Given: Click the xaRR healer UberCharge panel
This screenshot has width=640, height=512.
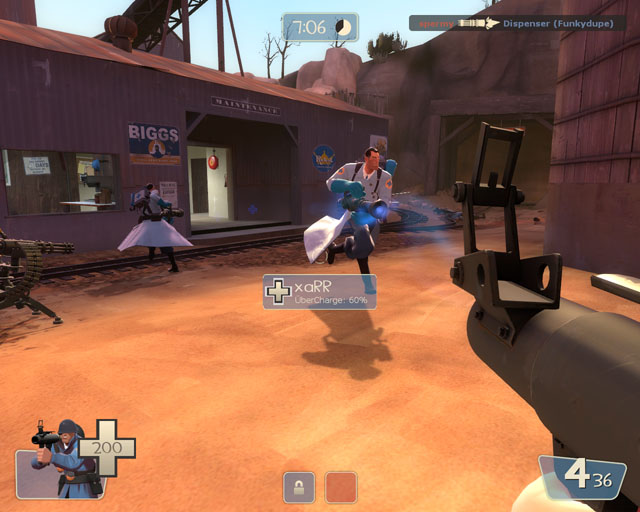Looking at the screenshot, I should coord(319,292).
